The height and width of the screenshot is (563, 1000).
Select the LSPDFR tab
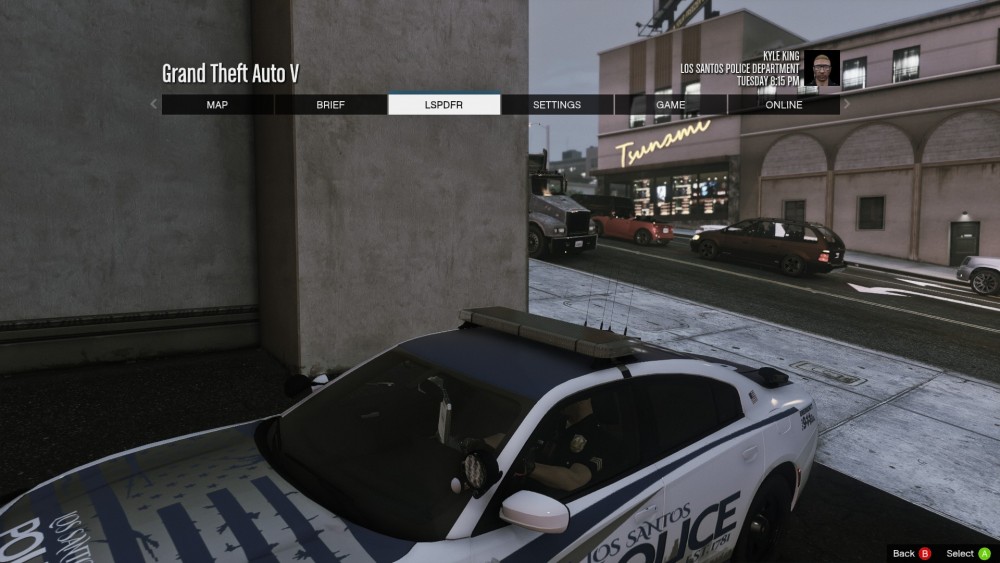click(x=444, y=105)
